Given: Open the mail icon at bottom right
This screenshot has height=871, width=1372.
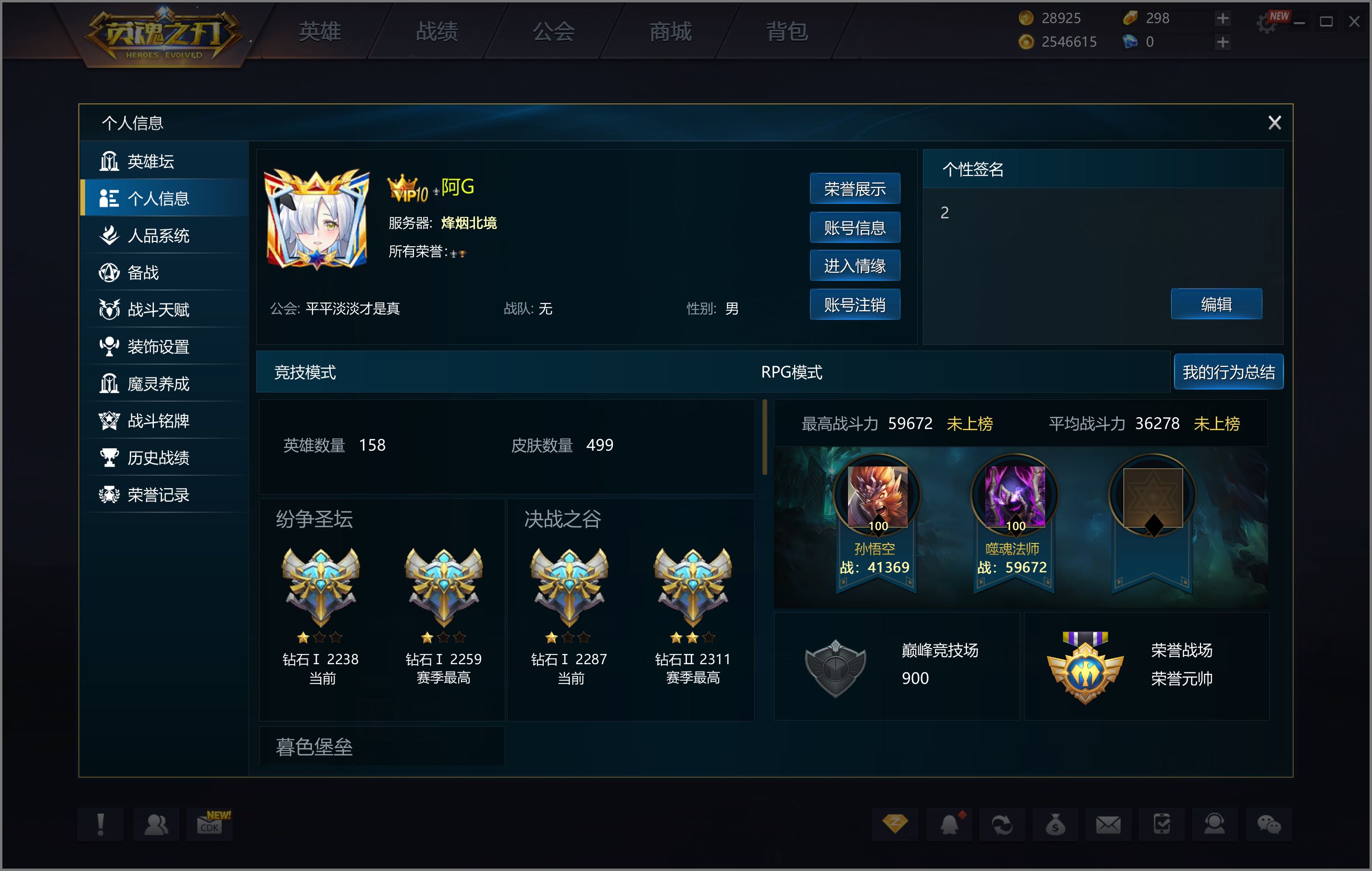Looking at the screenshot, I should 1108,825.
